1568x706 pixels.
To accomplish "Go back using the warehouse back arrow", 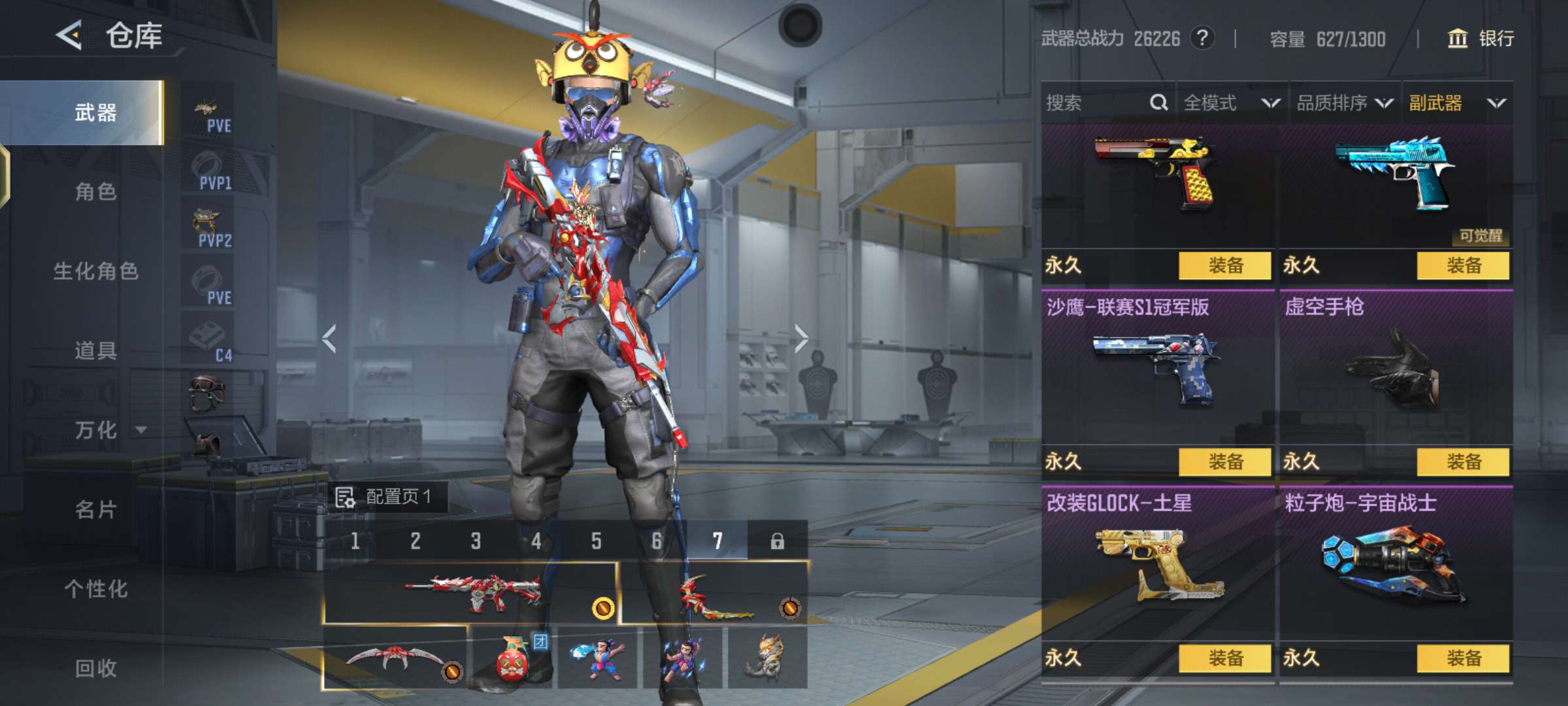I will (69, 35).
